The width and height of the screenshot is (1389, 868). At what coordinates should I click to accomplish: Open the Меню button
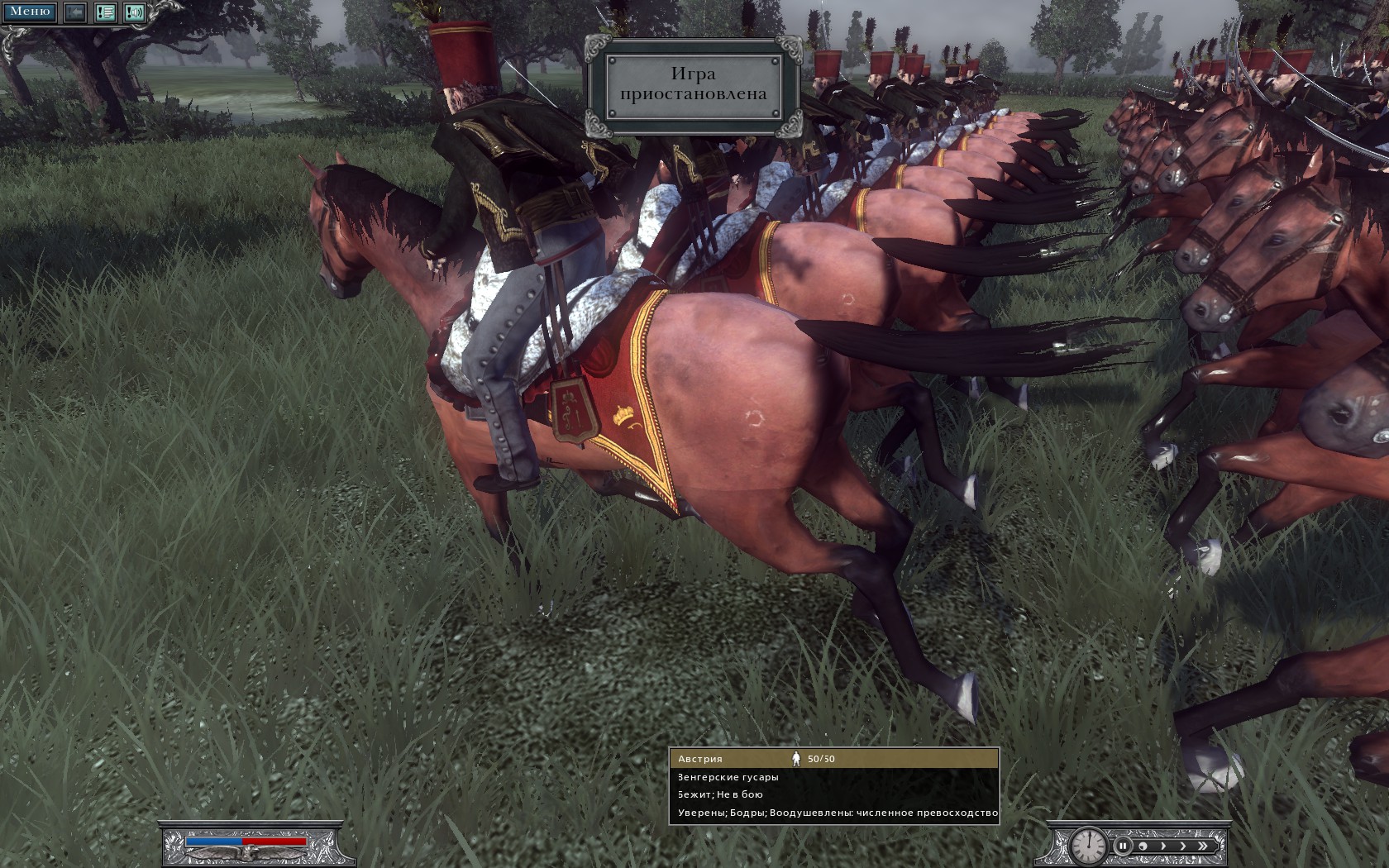30,12
